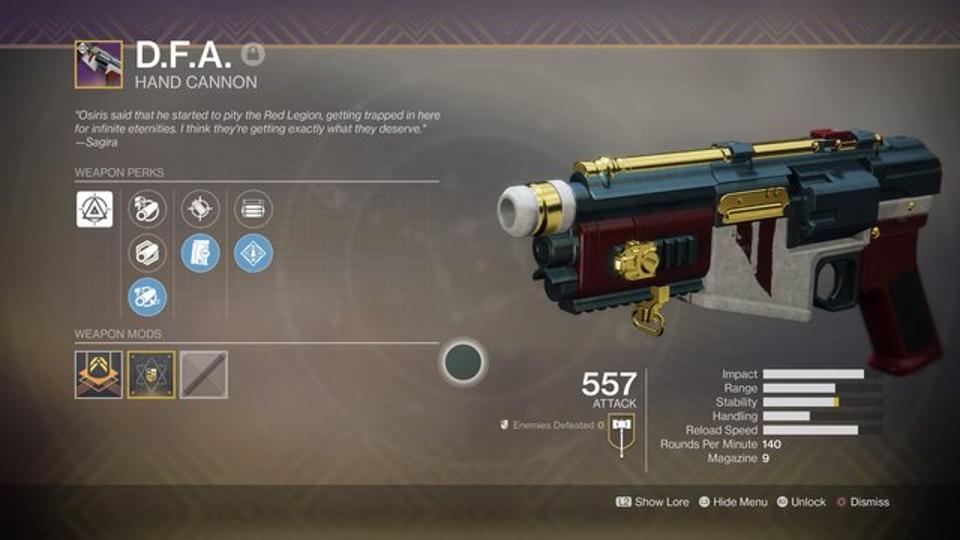
Task: Open the orange chevron weapon mod slot
Action: click(x=98, y=375)
